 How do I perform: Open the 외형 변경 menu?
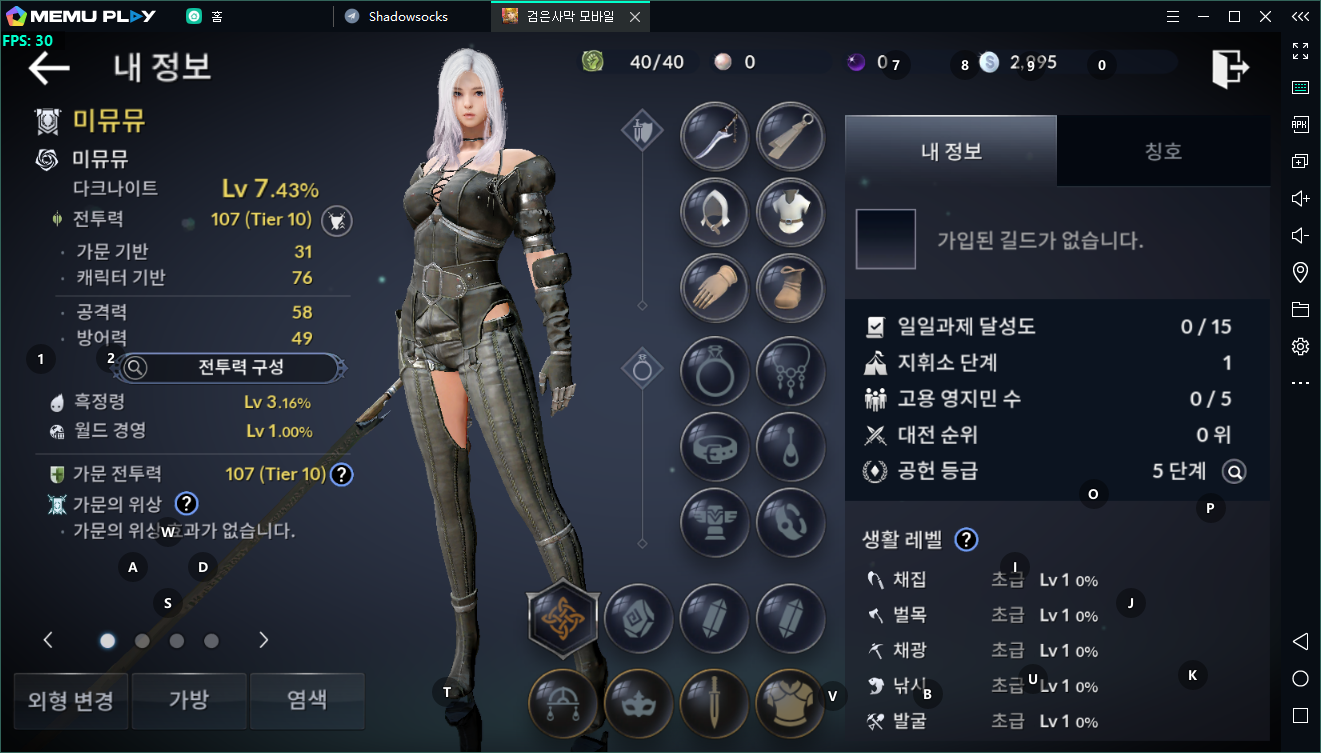(70, 700)
